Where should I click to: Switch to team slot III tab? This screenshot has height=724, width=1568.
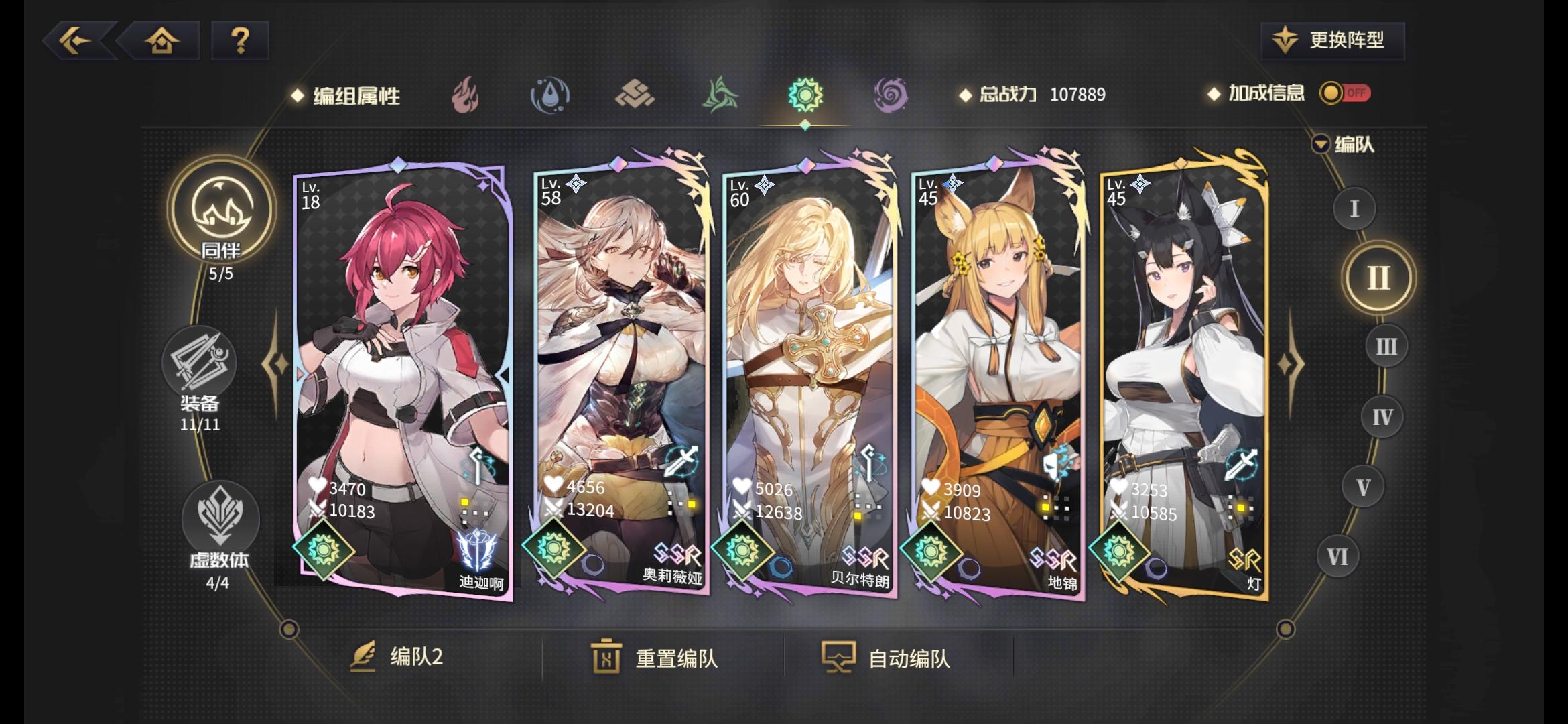[1385, 347]
